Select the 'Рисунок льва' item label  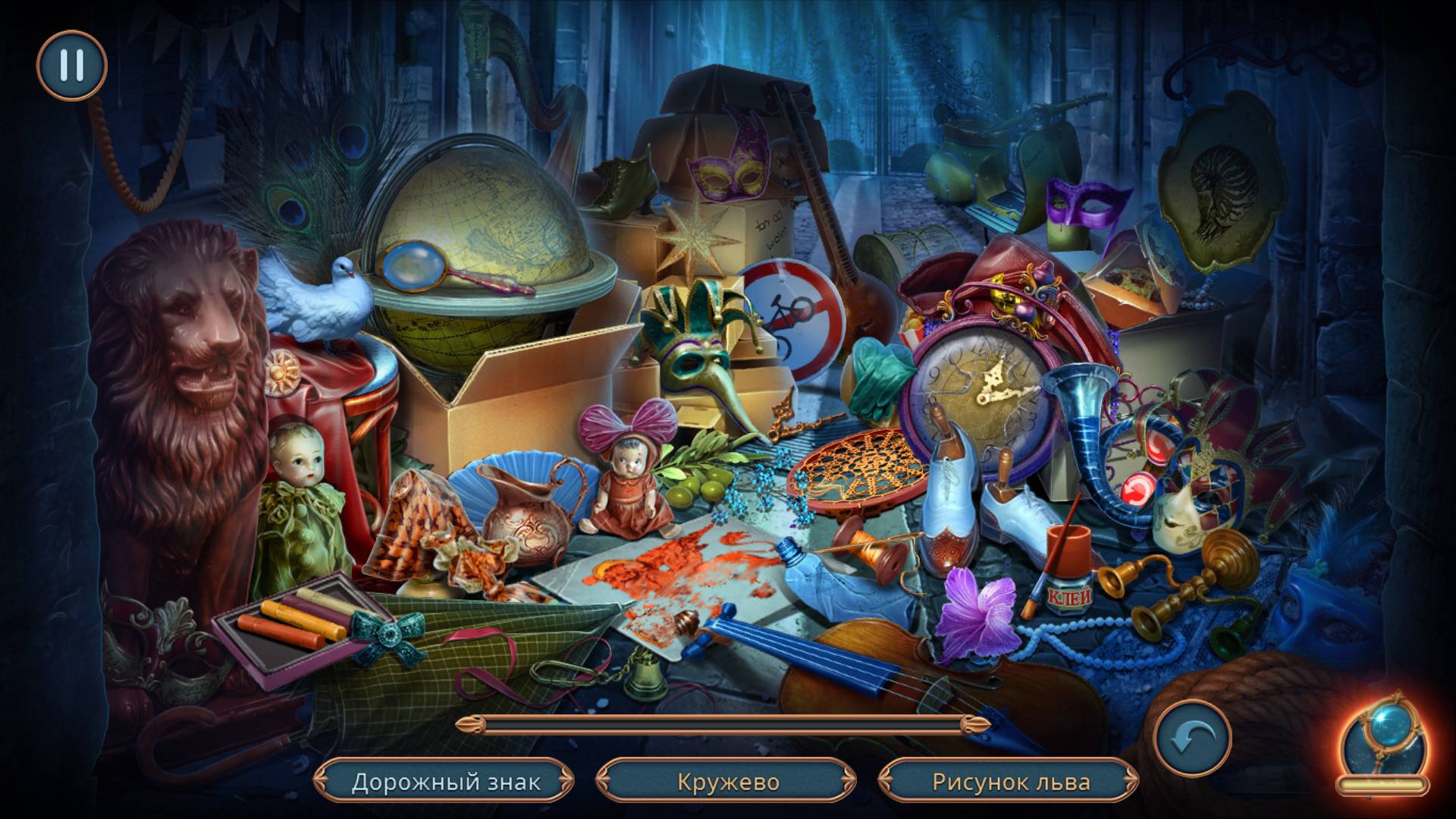(1011, 782)
